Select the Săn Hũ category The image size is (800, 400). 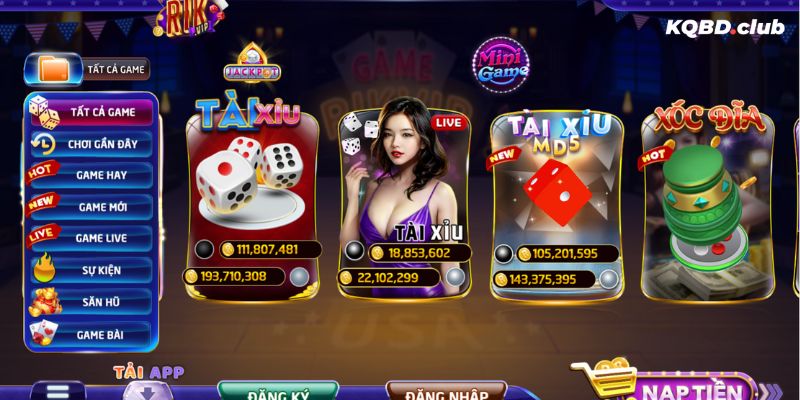[92, 300]
